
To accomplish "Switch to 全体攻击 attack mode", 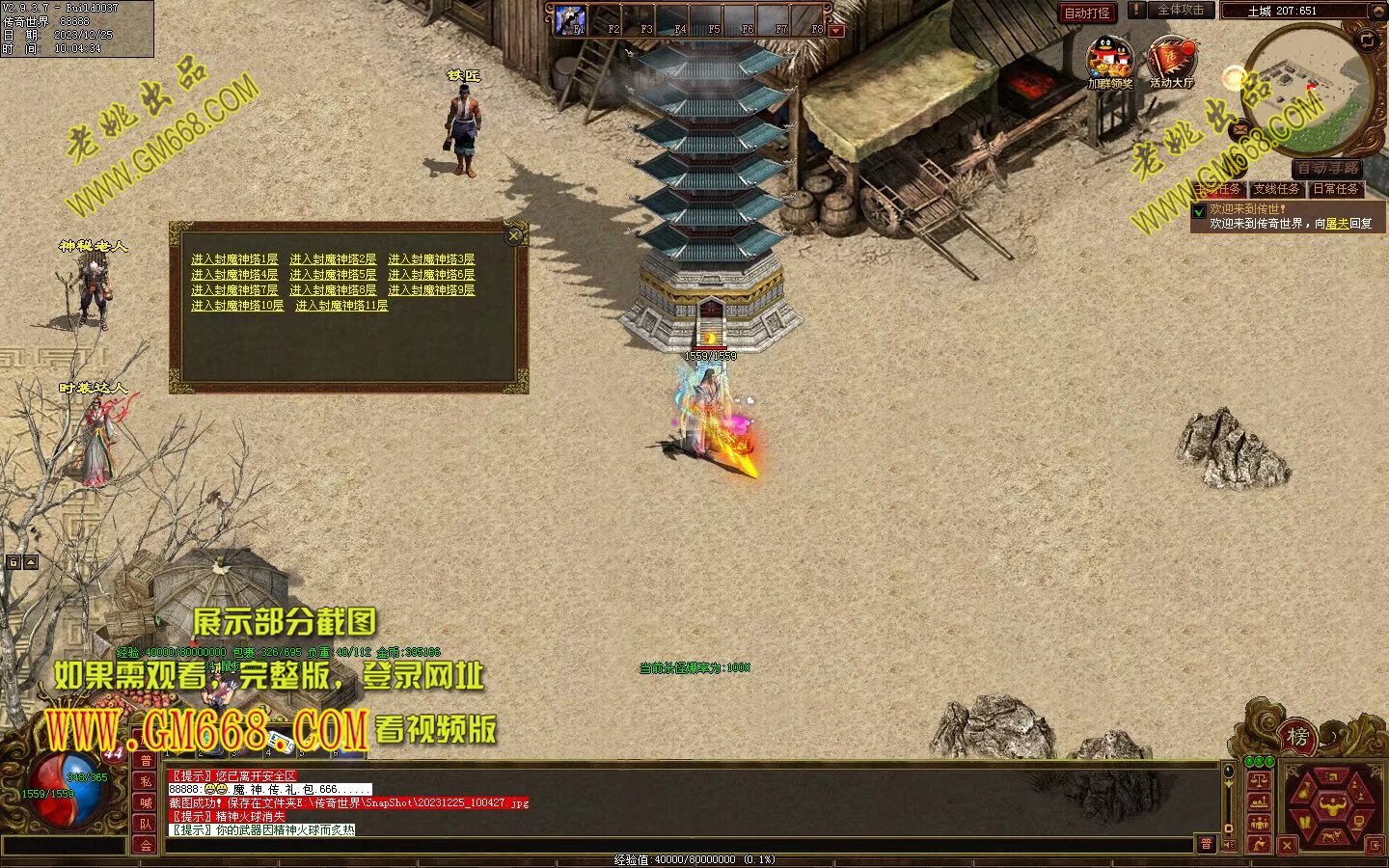I will [1179, 11].
